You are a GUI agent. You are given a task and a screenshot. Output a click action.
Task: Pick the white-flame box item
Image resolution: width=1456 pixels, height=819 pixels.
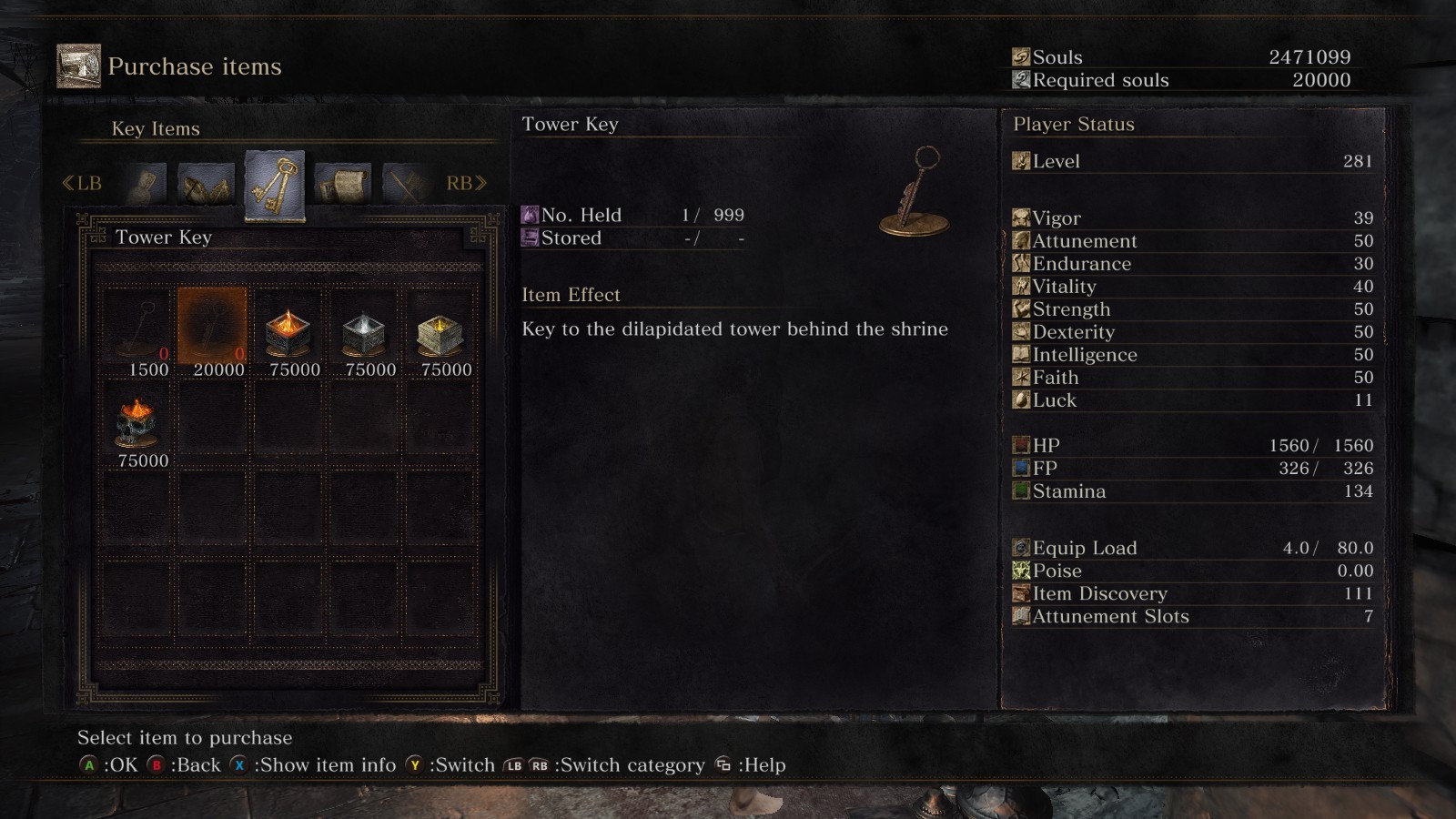click(363, 330)
